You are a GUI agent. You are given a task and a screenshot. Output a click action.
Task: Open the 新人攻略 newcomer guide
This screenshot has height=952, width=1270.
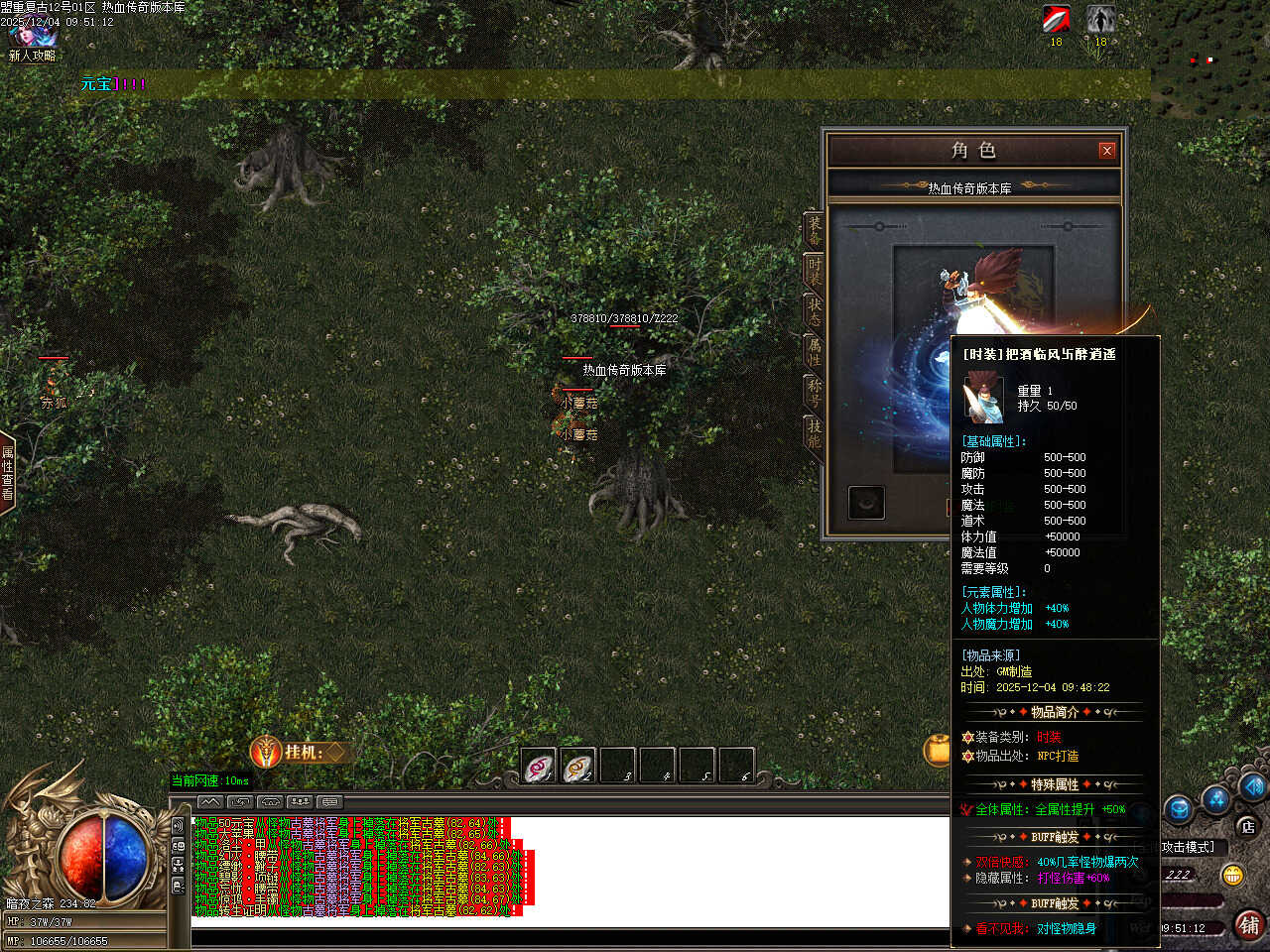coord(32,40)
